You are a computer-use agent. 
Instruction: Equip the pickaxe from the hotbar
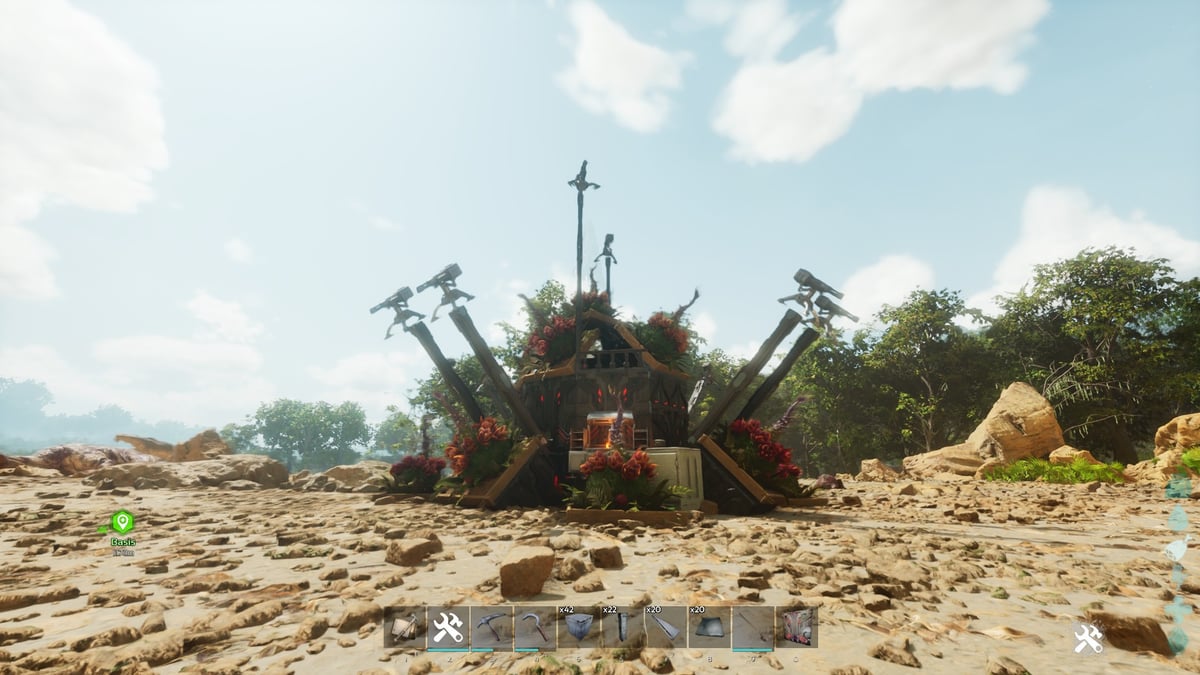491,628
